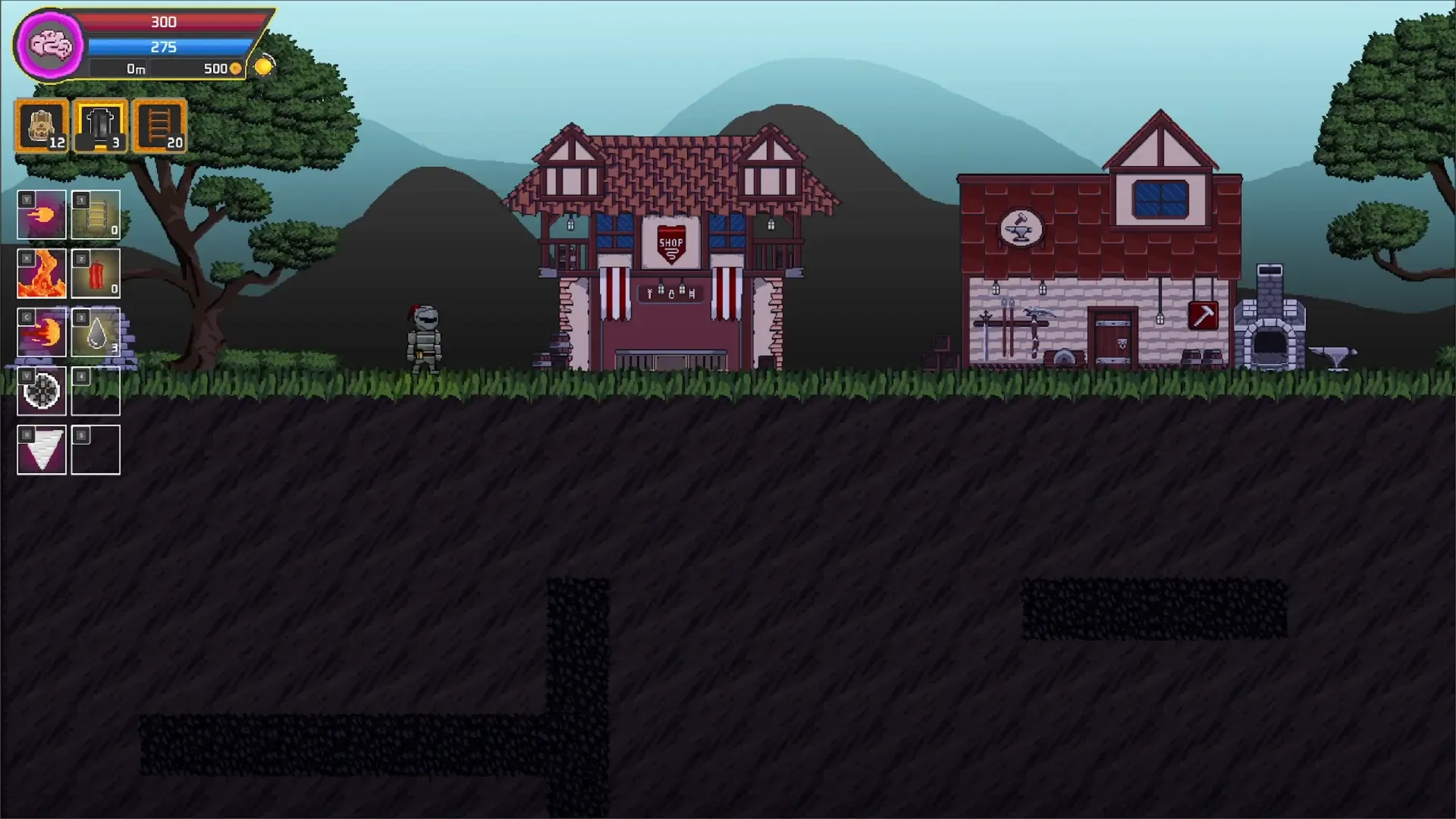
Task: Activate the fire blast ability in slot X
Action: coord(41,274)
